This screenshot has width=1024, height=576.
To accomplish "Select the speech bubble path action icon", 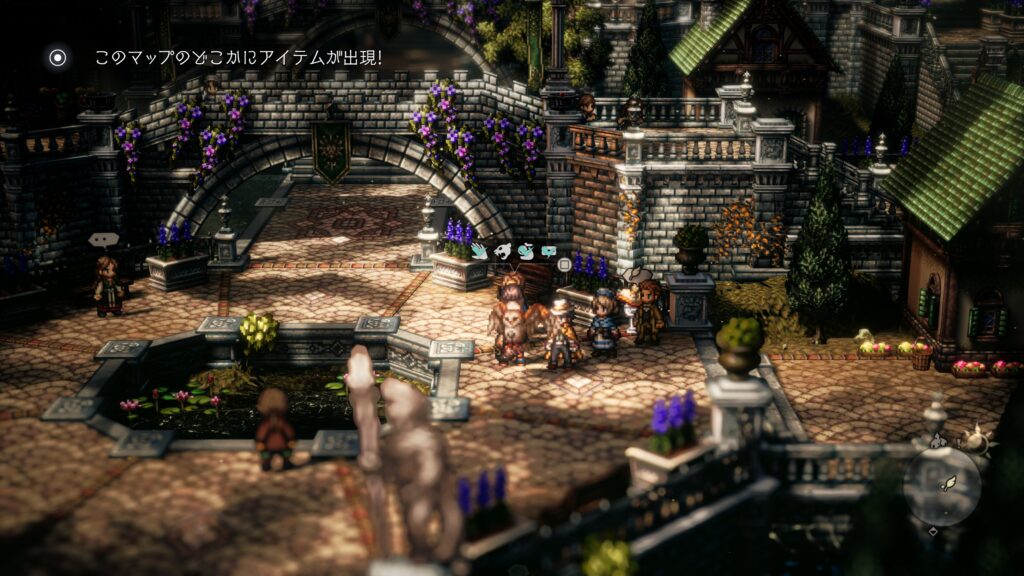I will pyautogui.click(x=548, y=252).
